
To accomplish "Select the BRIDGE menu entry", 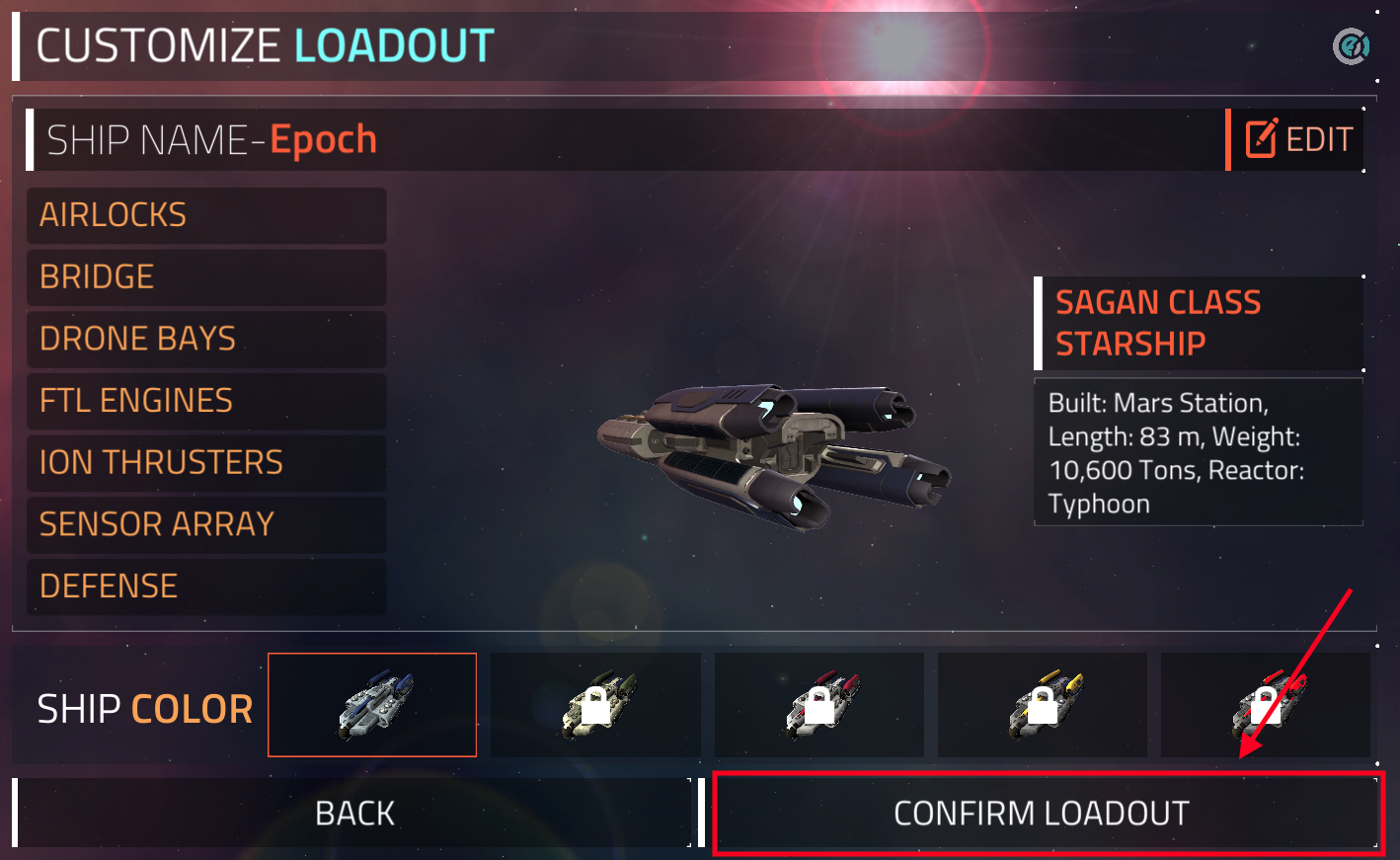I will click(205, 277).
